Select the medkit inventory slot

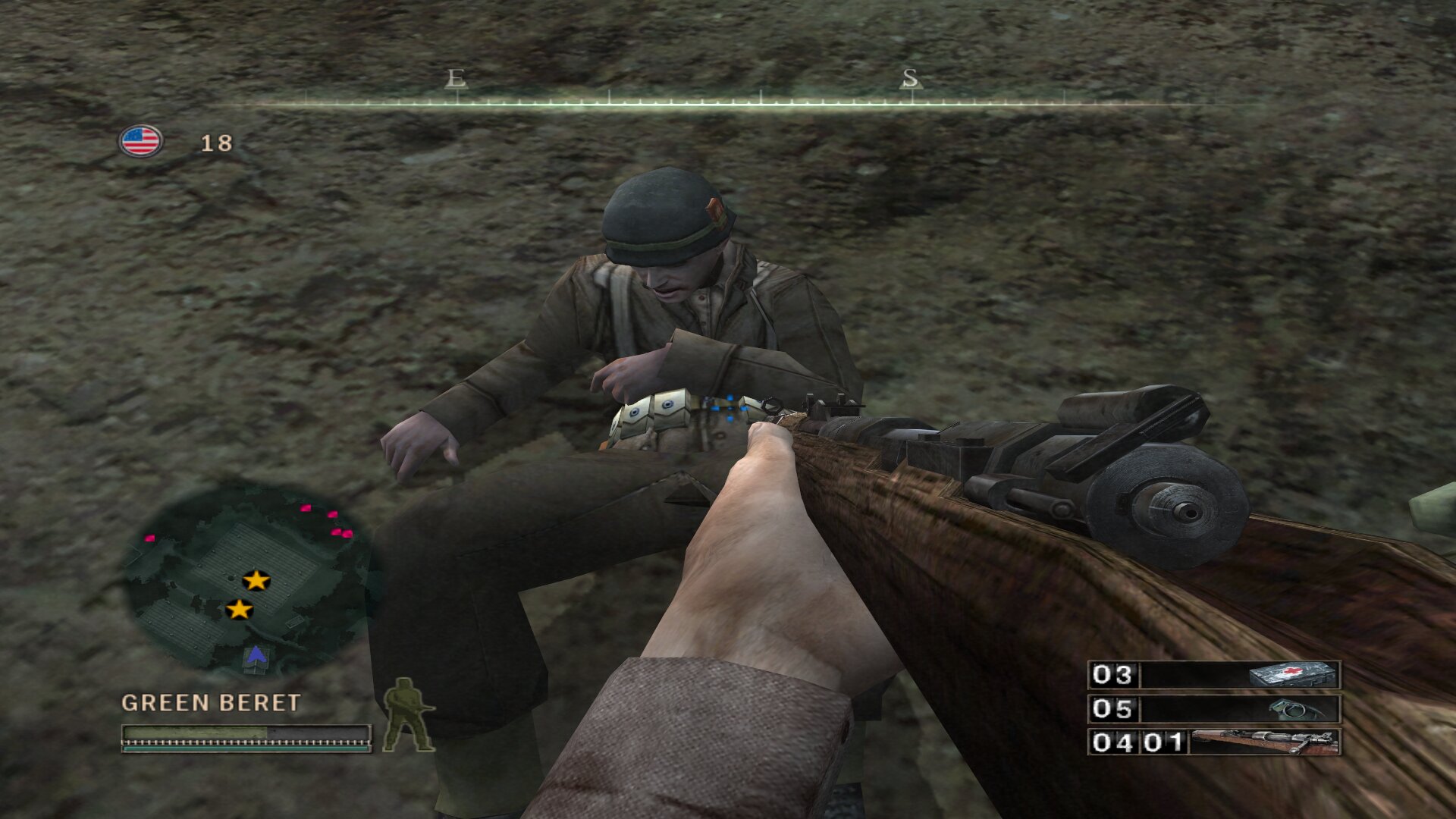(x=1214, y=674)
